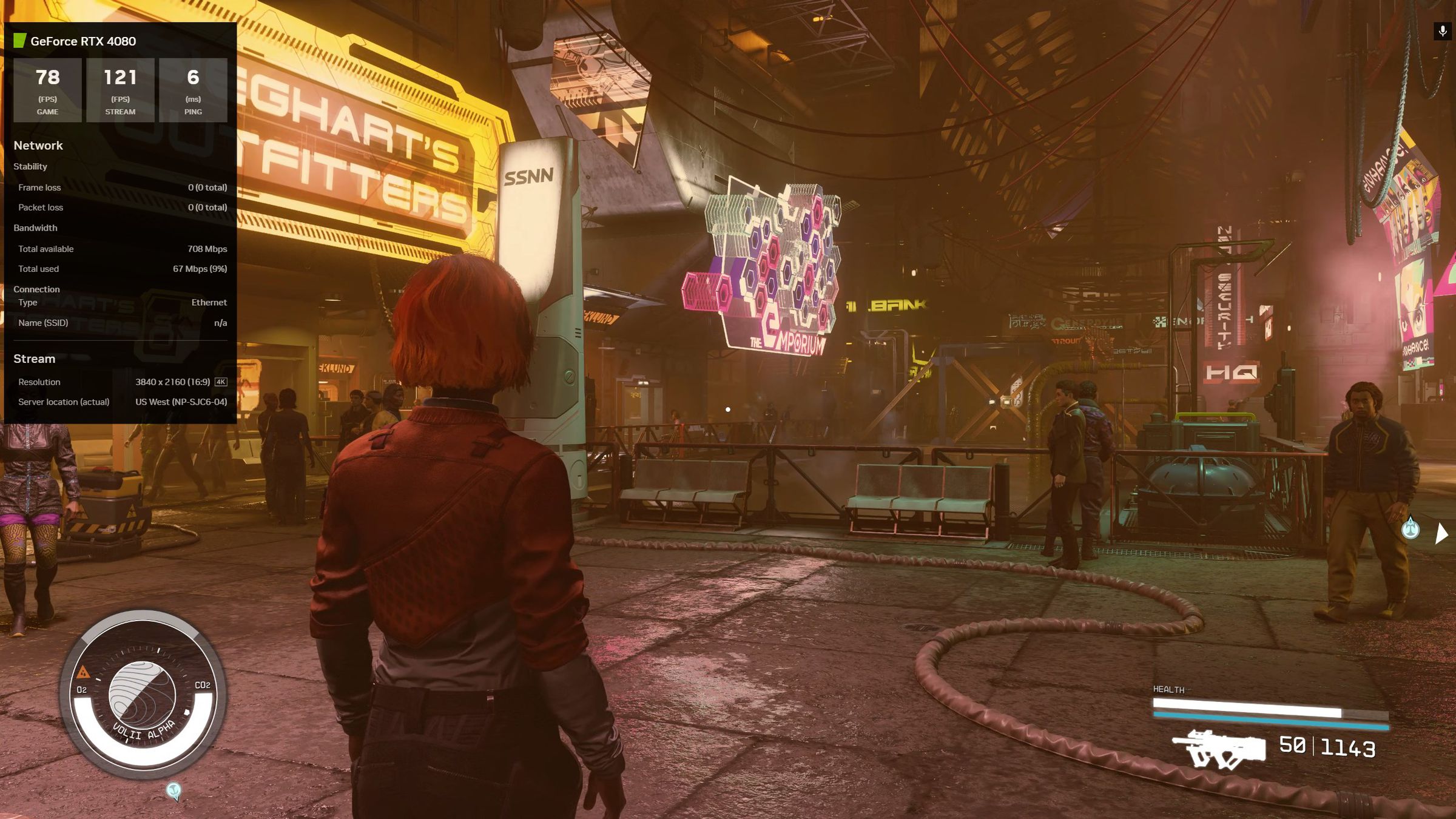Select the equipped rifle weapon icon
Viewport: 1456px width, 819px height.
coord(1218,749)
